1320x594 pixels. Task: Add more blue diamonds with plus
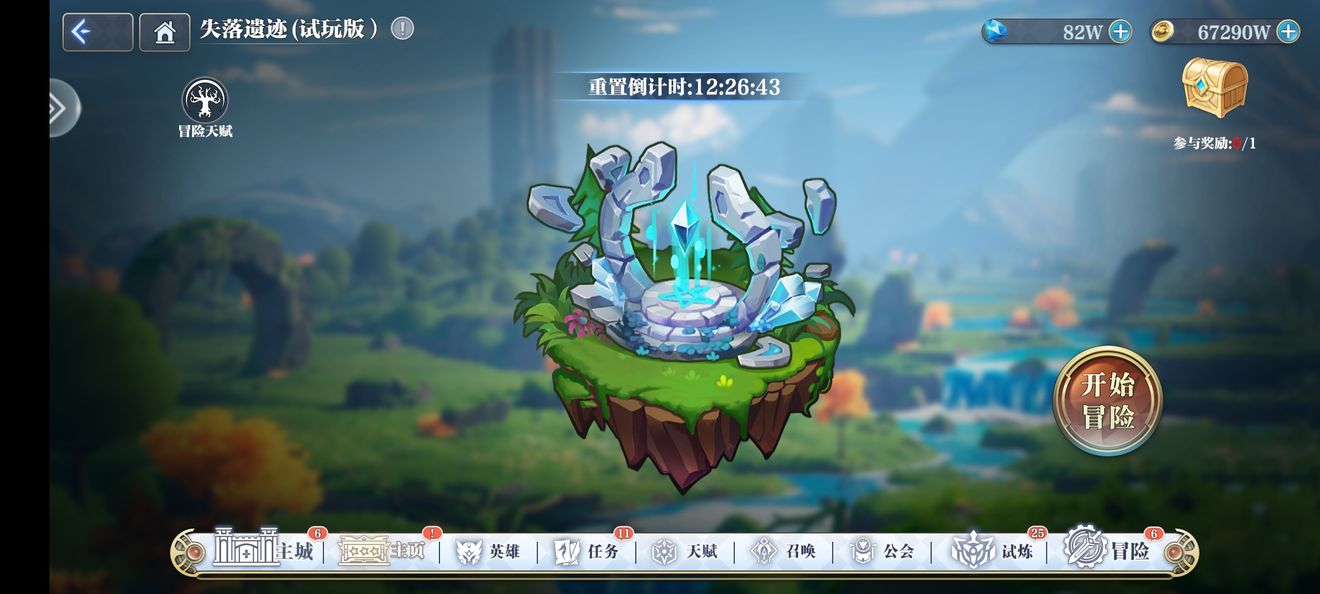[1121, 32]
